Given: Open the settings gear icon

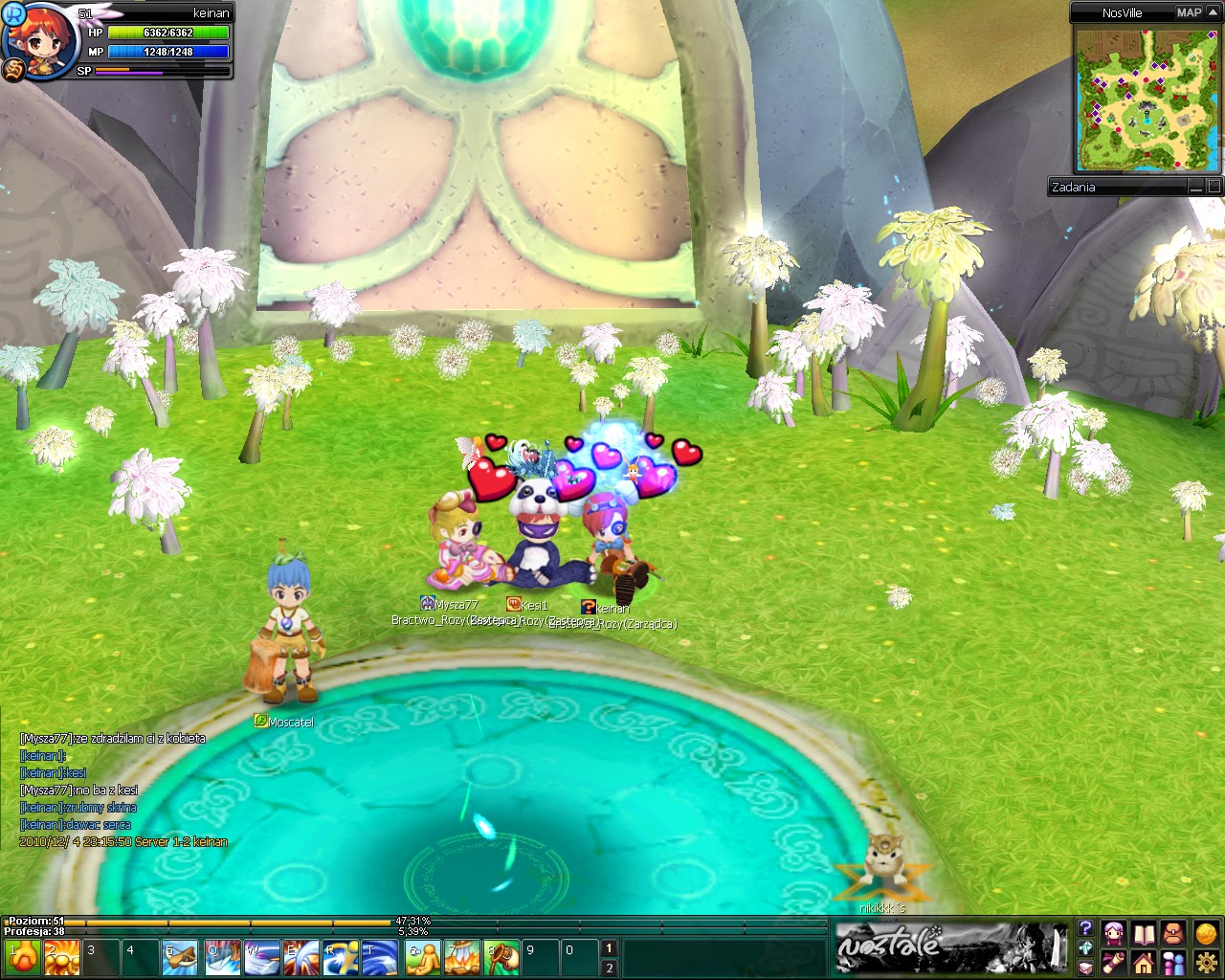Looking at the screenshot, I should coord(1206,962).
